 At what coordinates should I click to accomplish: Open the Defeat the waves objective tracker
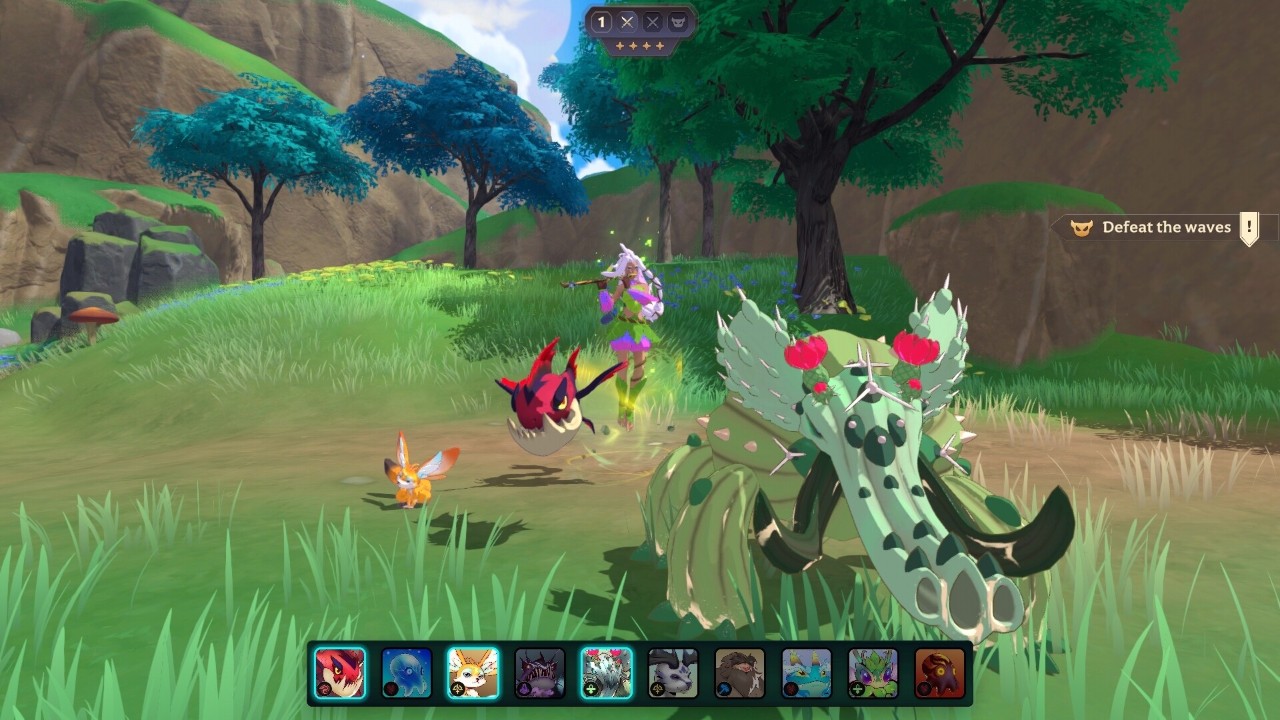(x=1165, y=228)
